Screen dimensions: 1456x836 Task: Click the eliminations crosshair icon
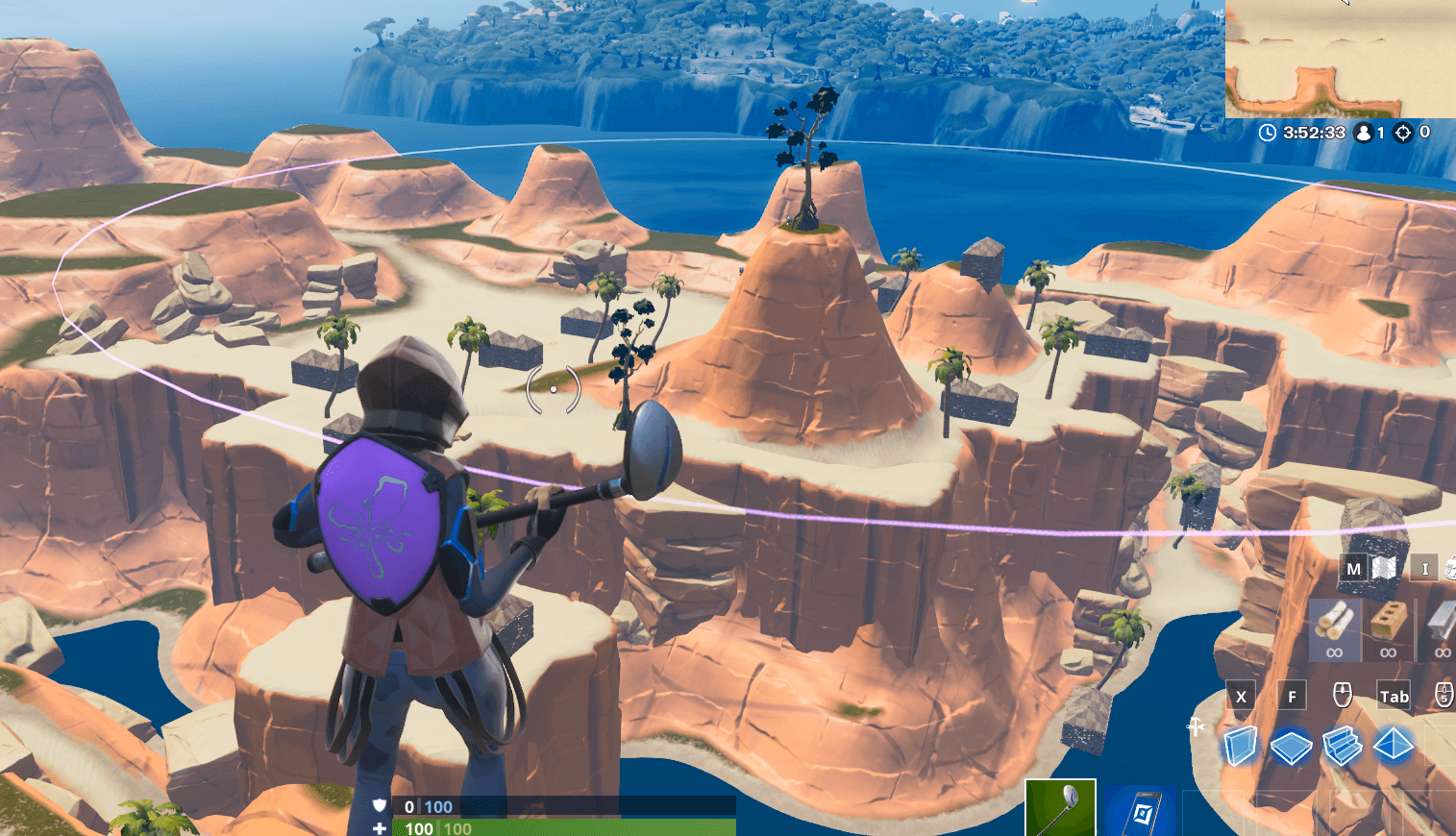point(1405,134)
